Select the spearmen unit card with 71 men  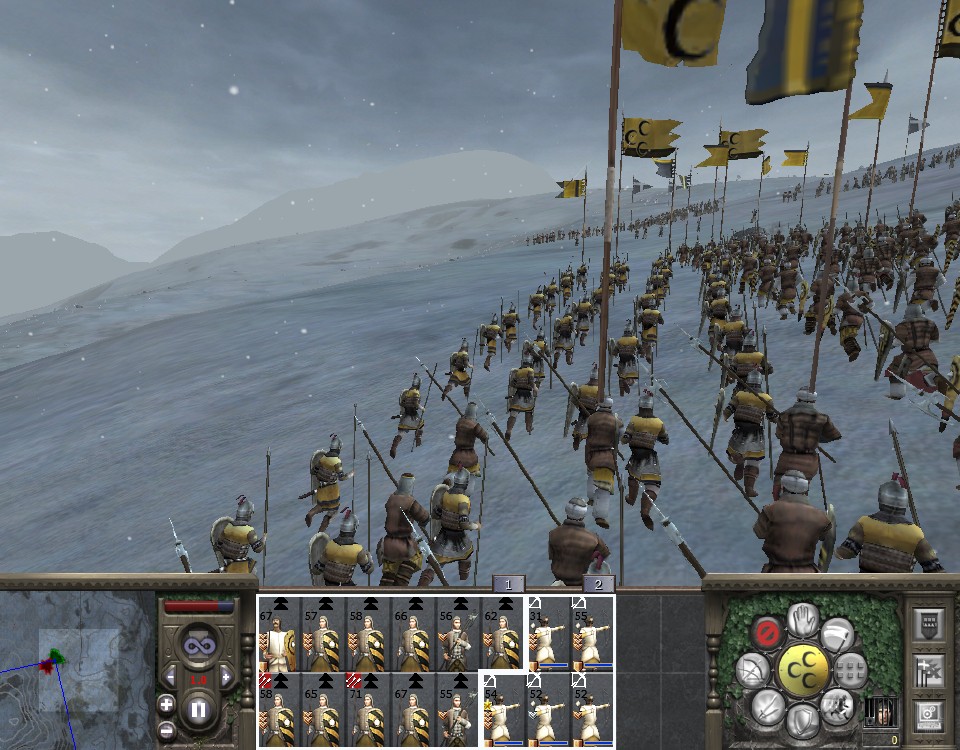point(368,710)
